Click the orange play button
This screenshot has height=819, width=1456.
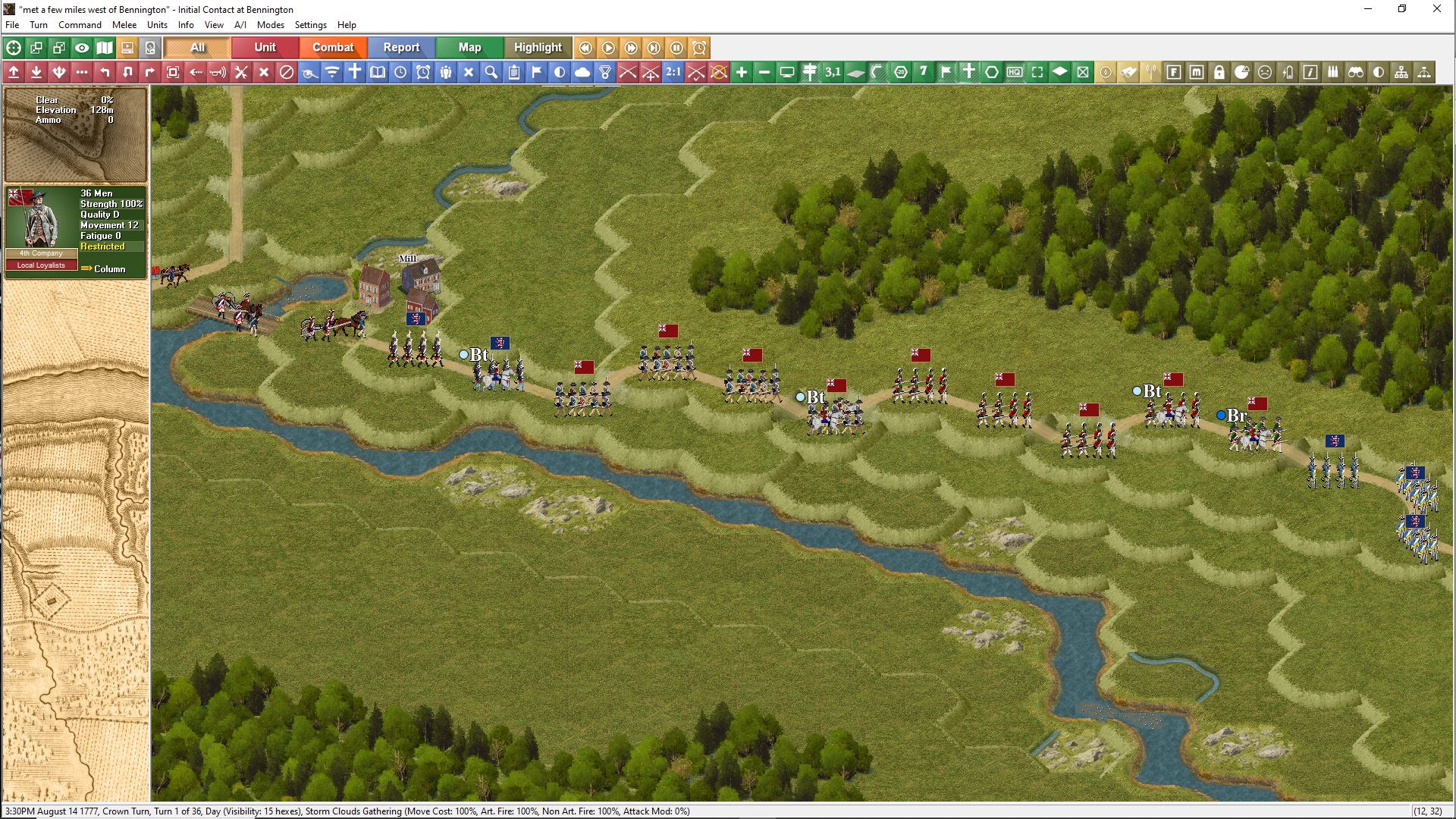(x=608, y=48)
